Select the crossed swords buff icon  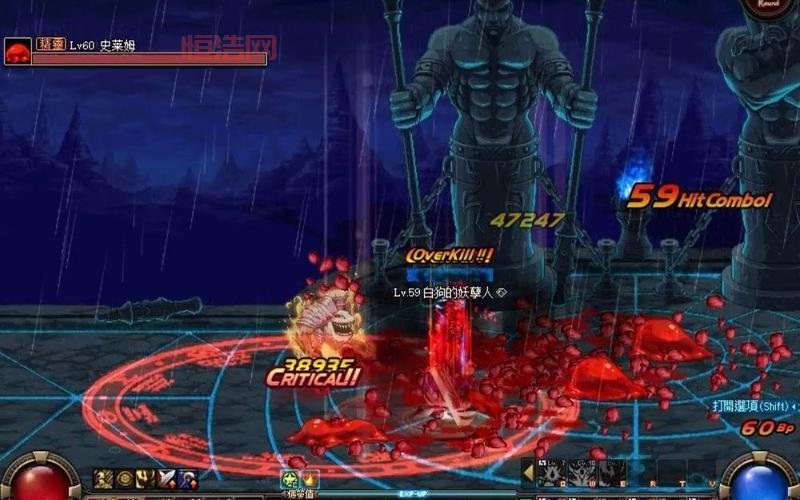point(166,479)
